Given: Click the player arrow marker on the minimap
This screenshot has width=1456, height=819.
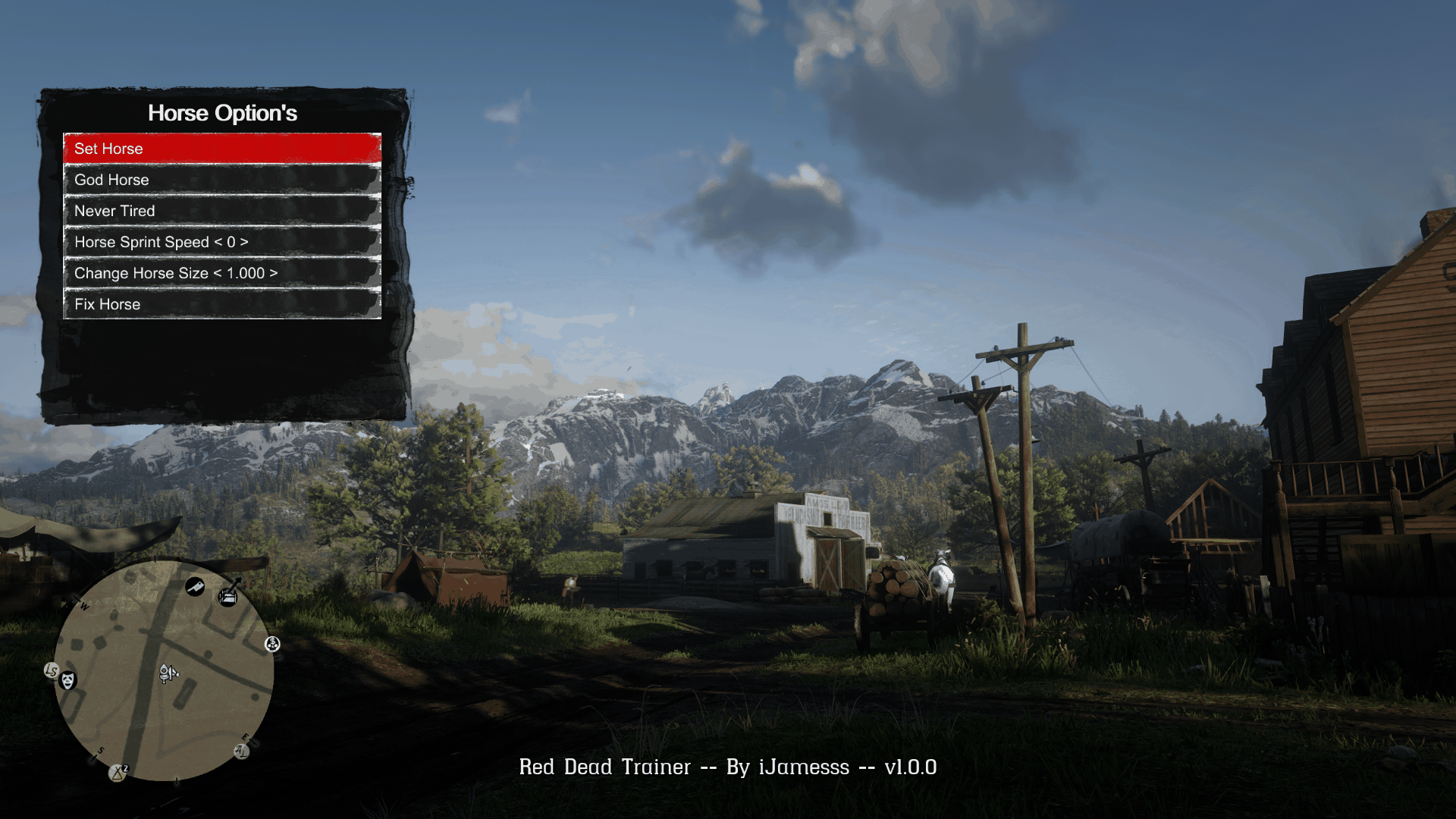Looking at the screenshot, I should click(167, 673).
